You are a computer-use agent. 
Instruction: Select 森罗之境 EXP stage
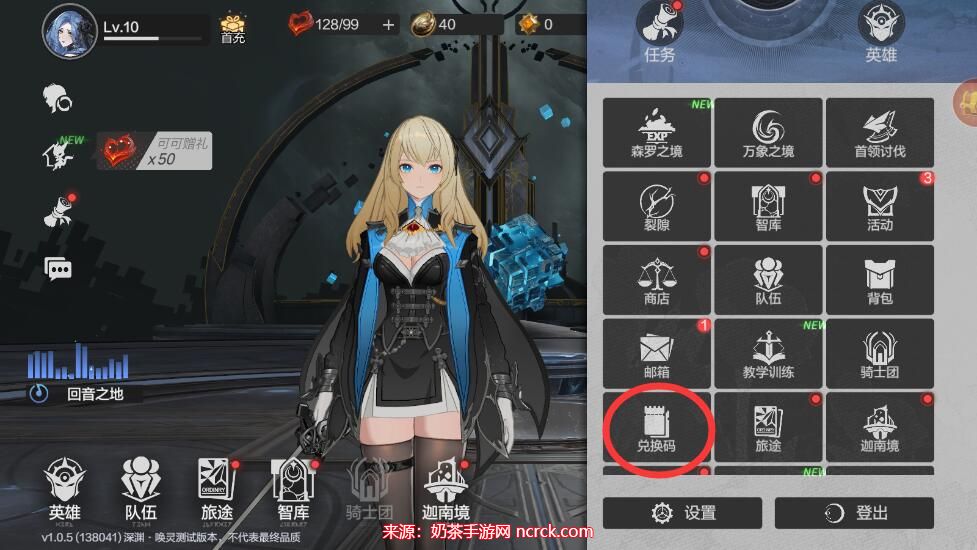pos(657,133)
